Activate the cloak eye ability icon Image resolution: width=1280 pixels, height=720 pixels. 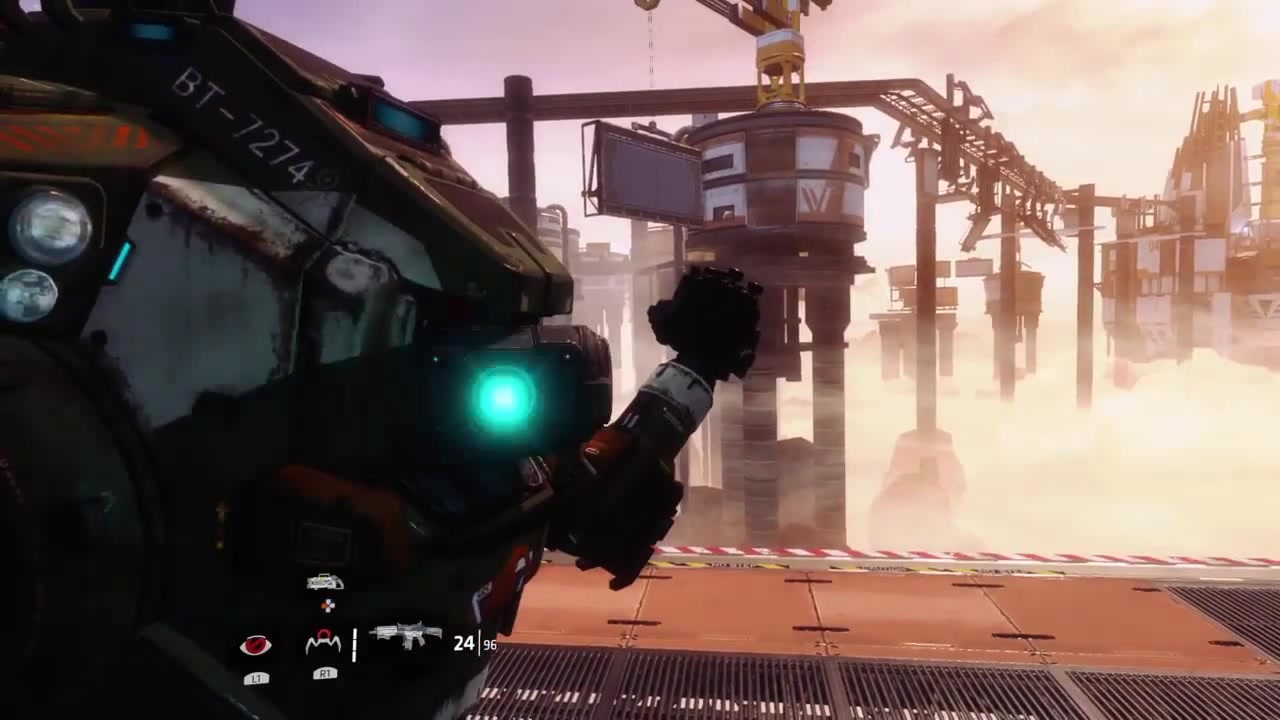(256, 645)
